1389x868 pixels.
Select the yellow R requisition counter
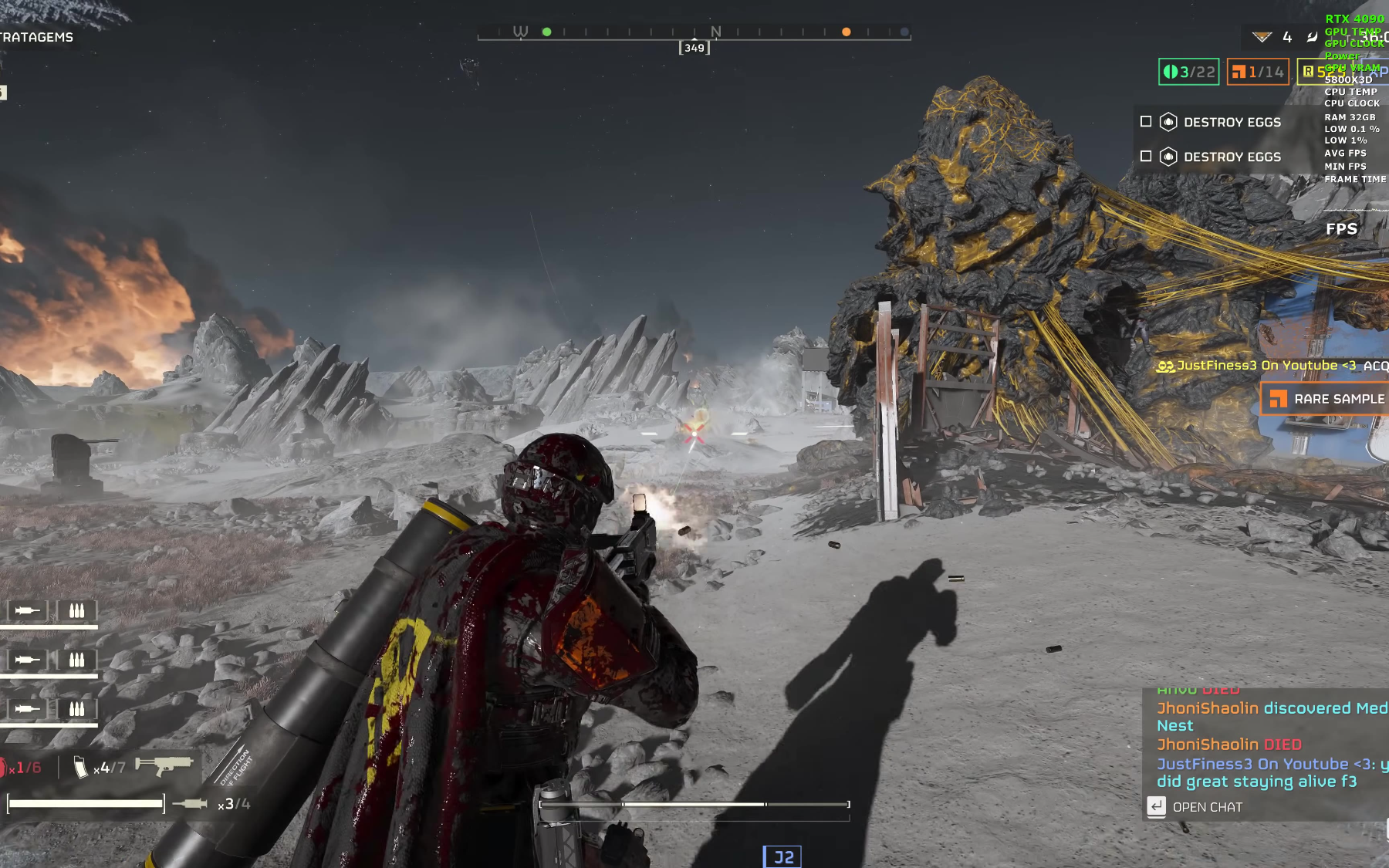[1309, 72]
